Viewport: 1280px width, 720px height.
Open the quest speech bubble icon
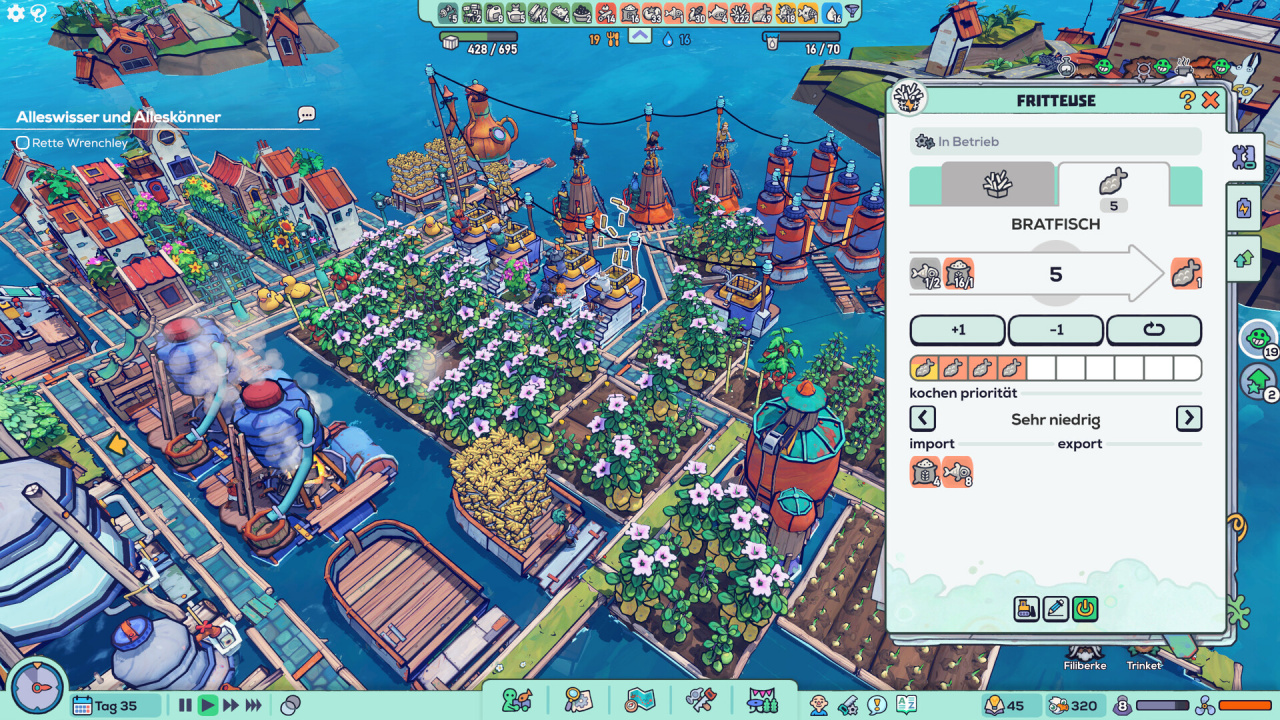(306, 115)
